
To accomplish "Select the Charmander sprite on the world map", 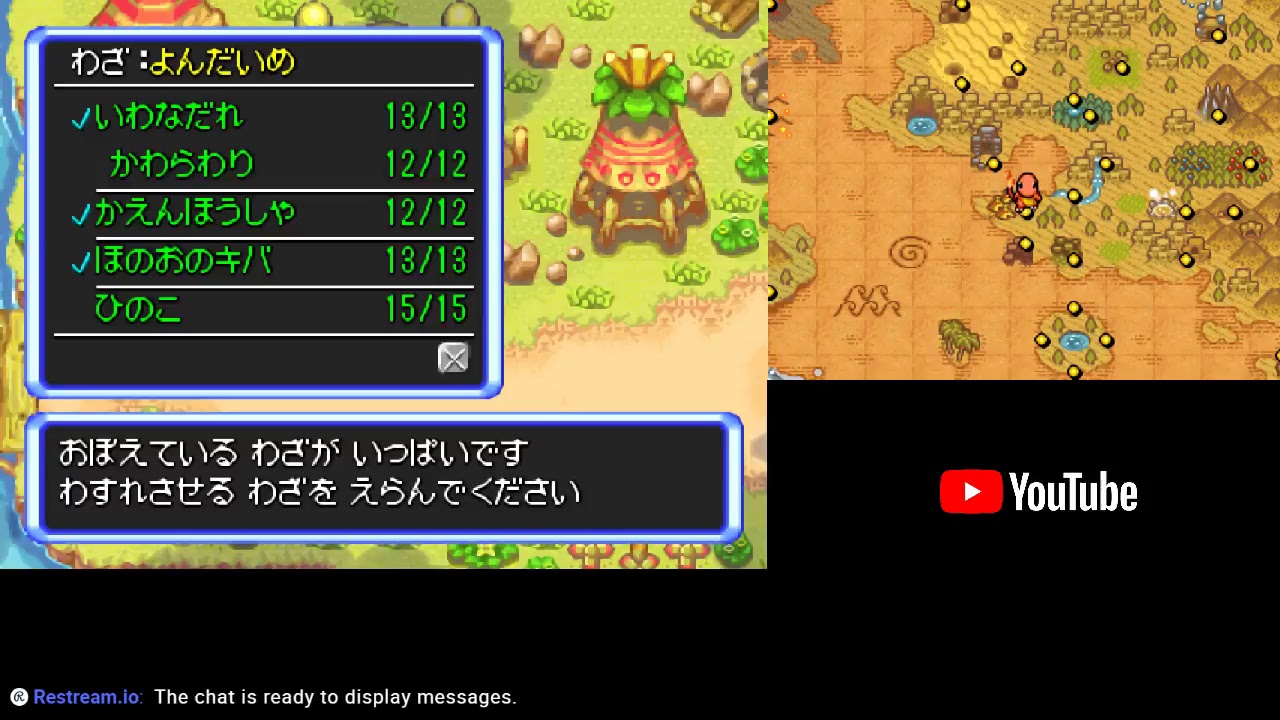I will pos(1028,192).
